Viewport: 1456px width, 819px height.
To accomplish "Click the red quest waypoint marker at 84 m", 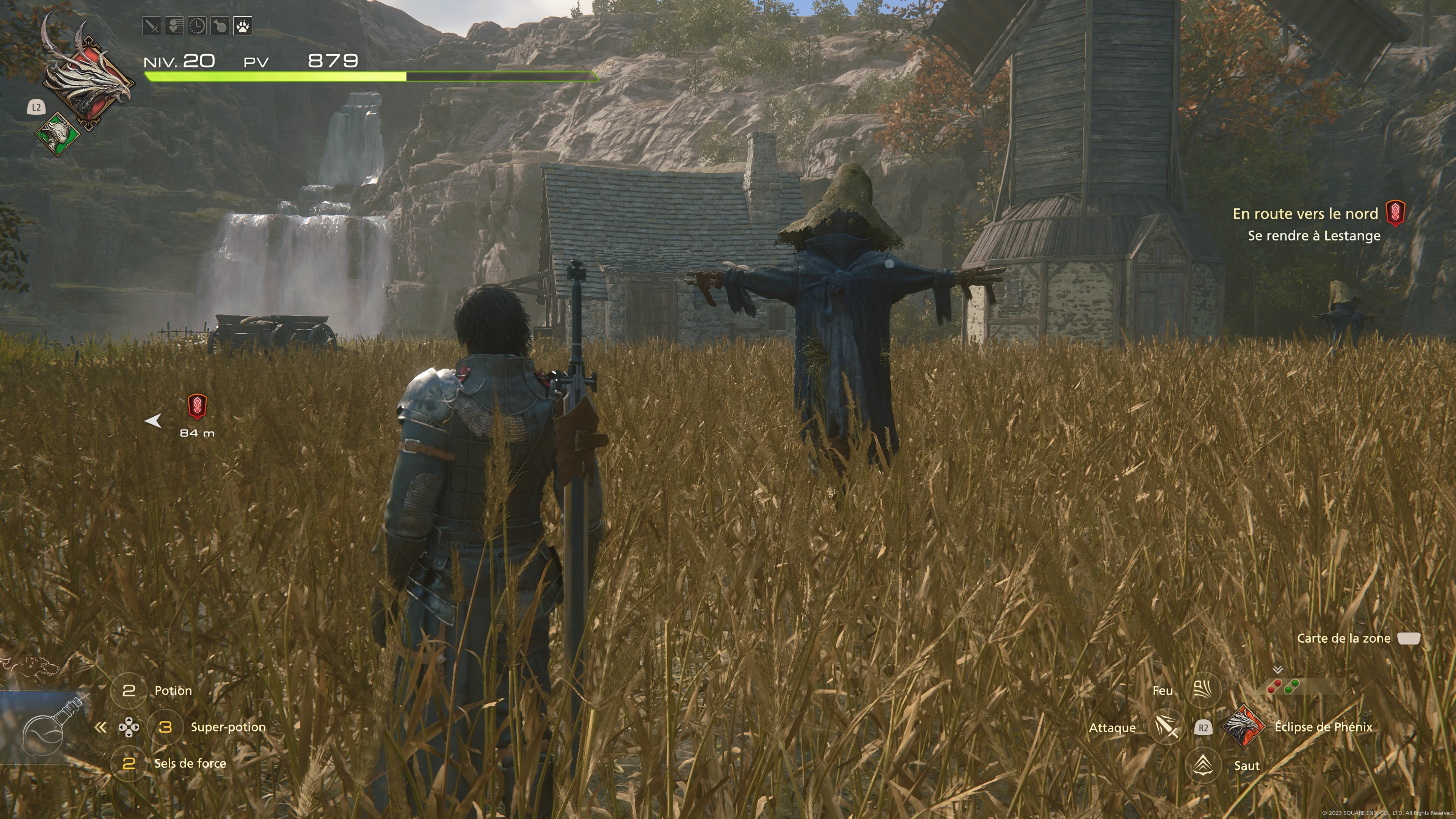I will pyautogui.click(x=197, y=406).
